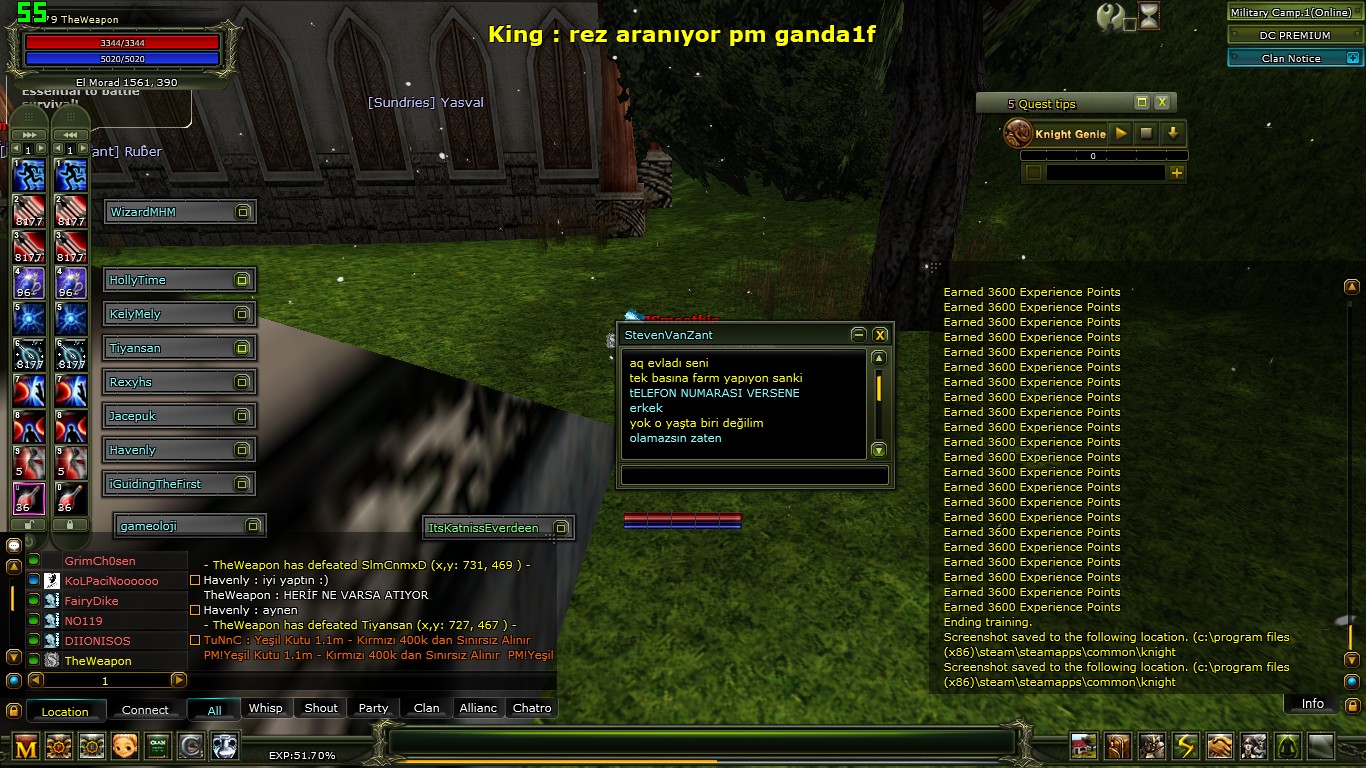1366x768 pixels.
Task: Minimize the StevenVanZant chat window
Action: coord(858,335)
